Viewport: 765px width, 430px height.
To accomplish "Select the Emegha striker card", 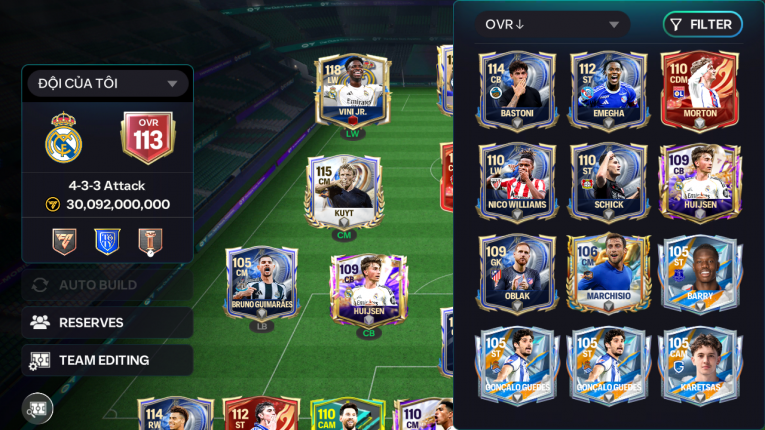I will (608, 89).
